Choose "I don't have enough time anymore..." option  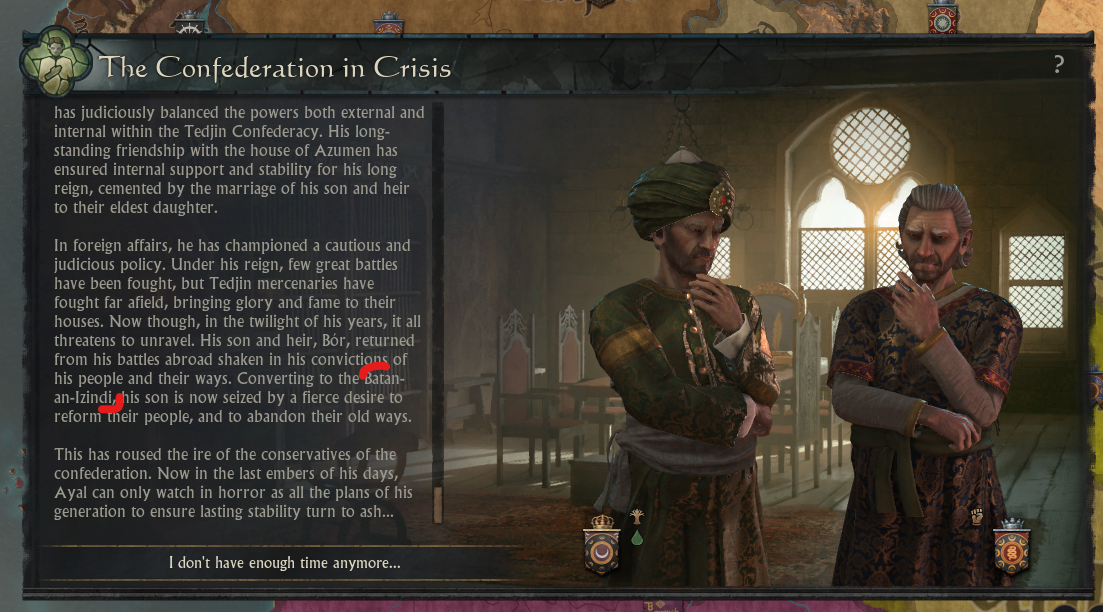pyautogui.click(x=285, y=563)
